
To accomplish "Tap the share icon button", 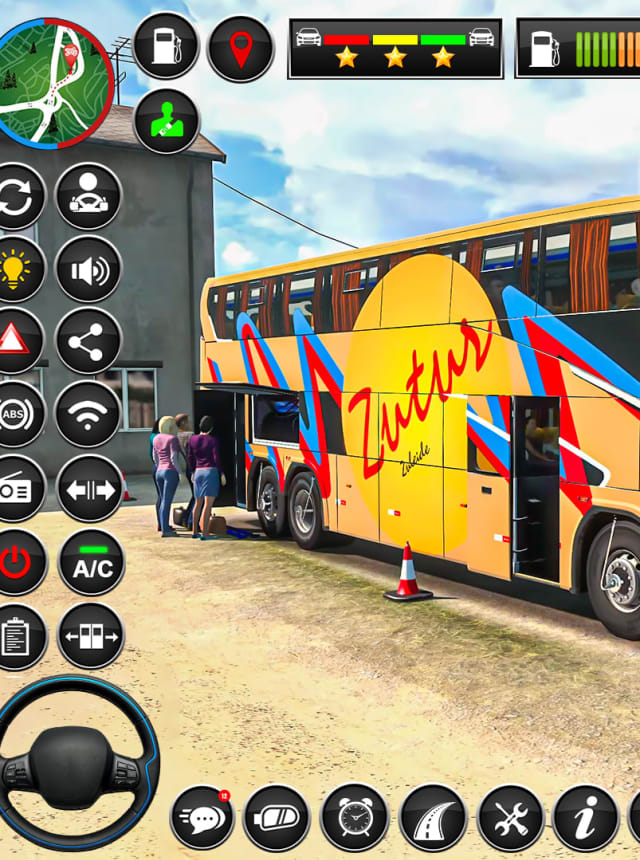I will tap(89, 341).
